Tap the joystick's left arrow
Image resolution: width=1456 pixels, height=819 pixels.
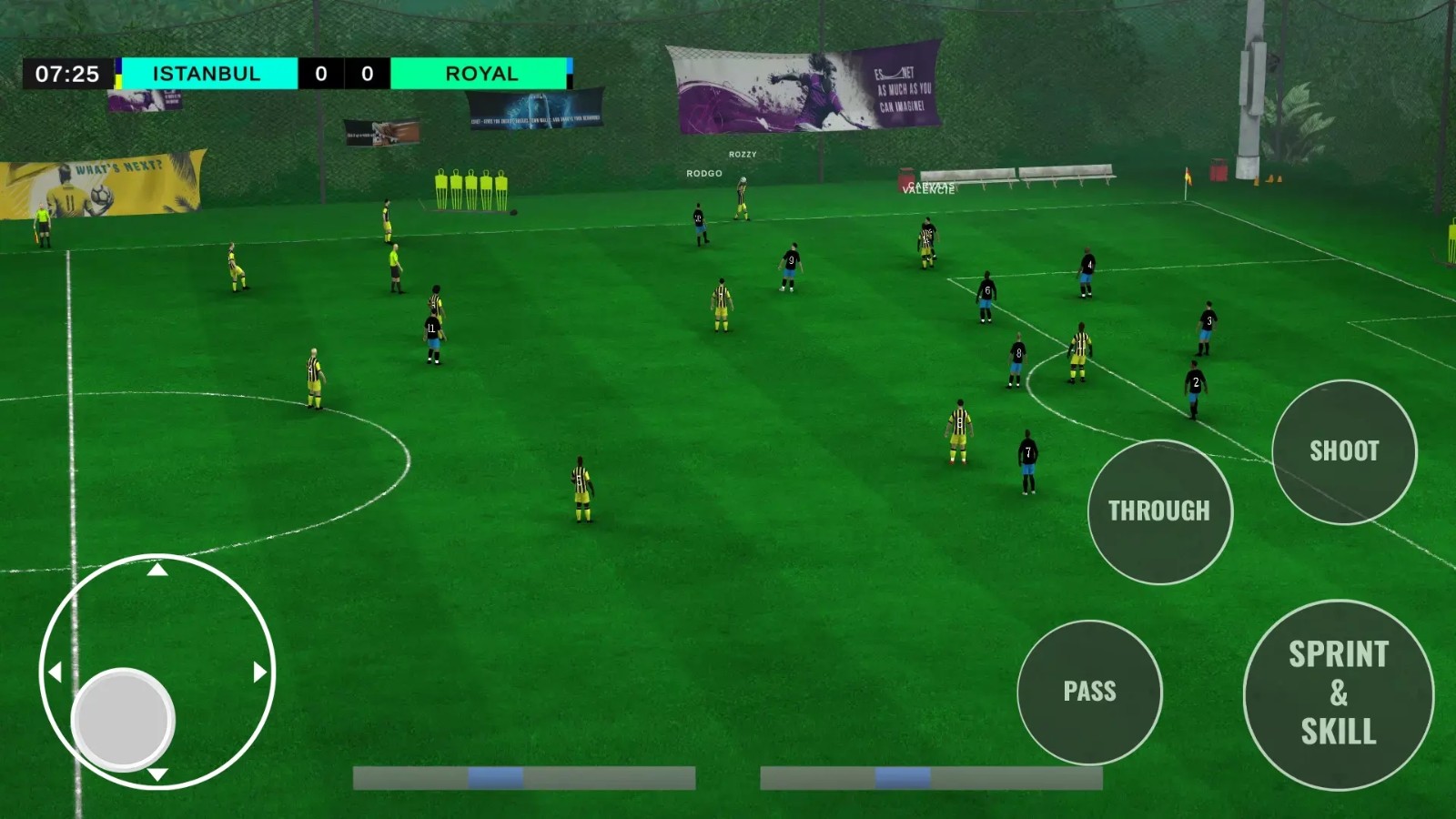[x=56, y=672]
